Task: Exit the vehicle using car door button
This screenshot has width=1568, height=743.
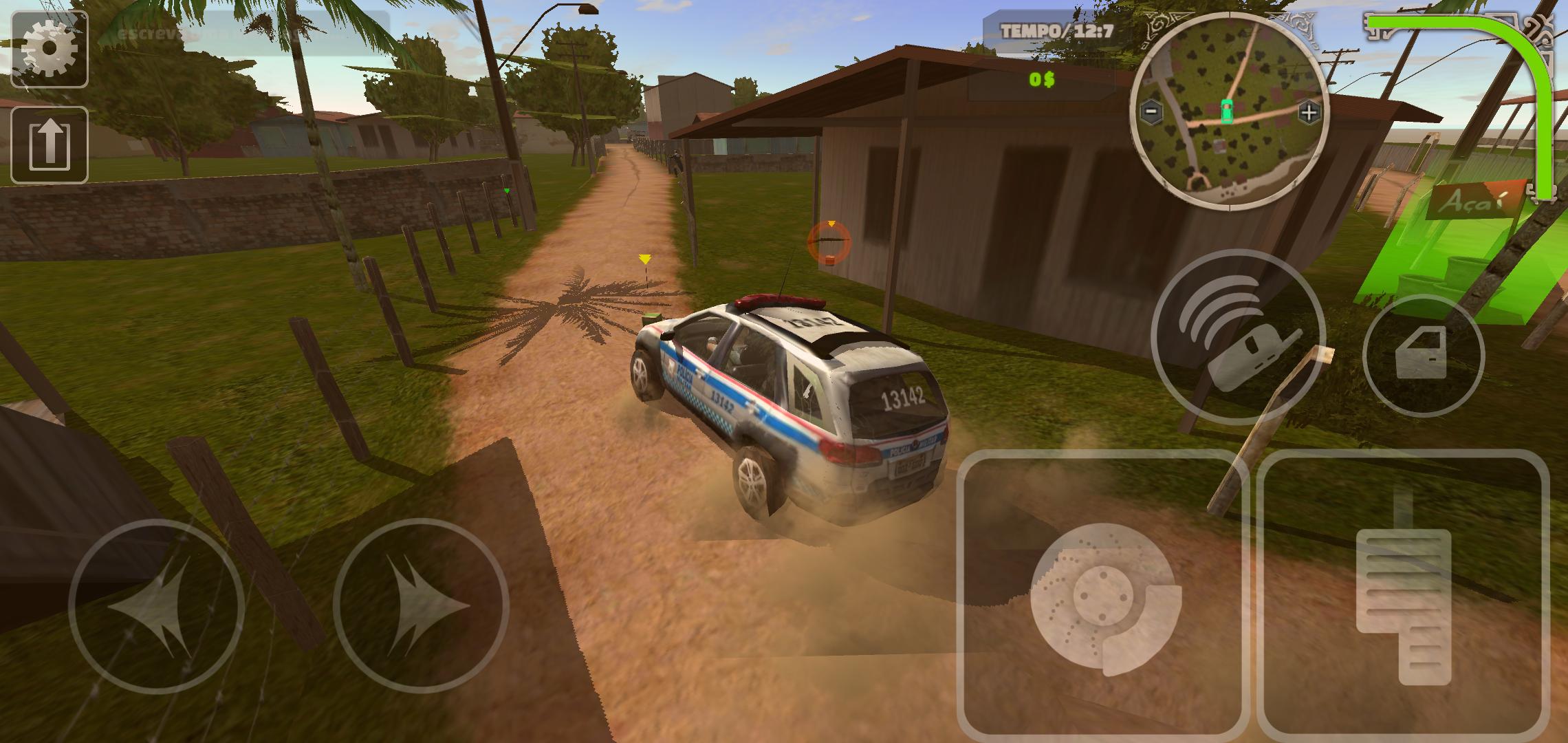Action: coord(1424,356)
